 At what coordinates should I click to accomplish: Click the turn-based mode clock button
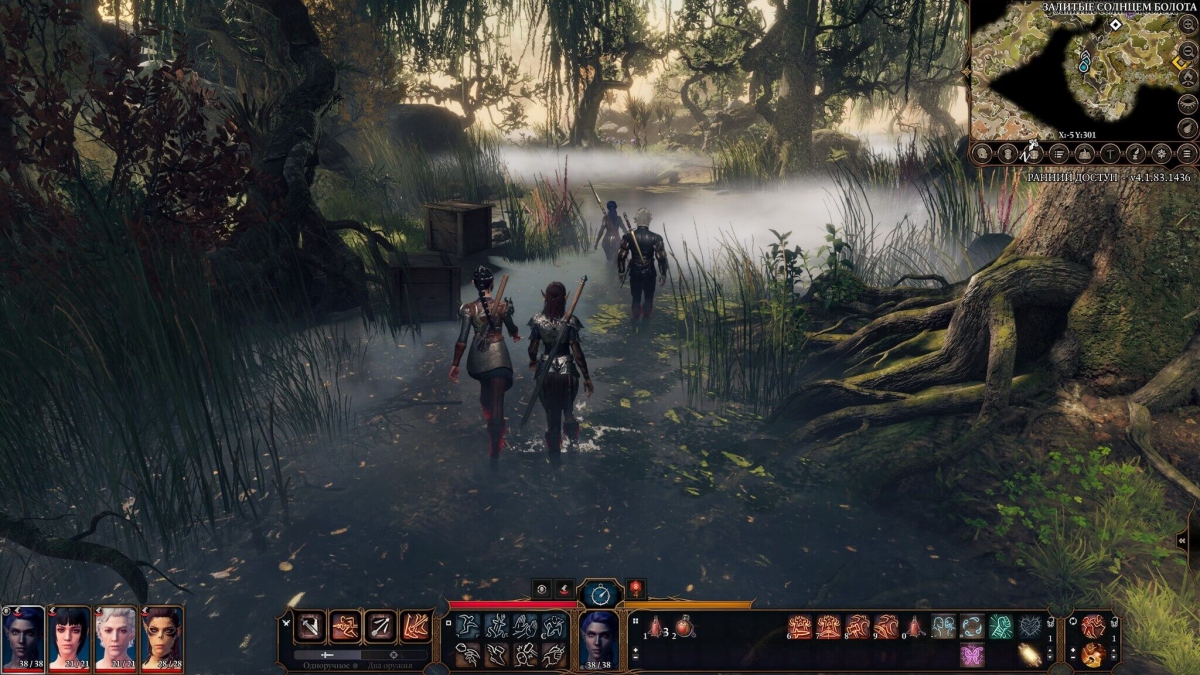600,592
